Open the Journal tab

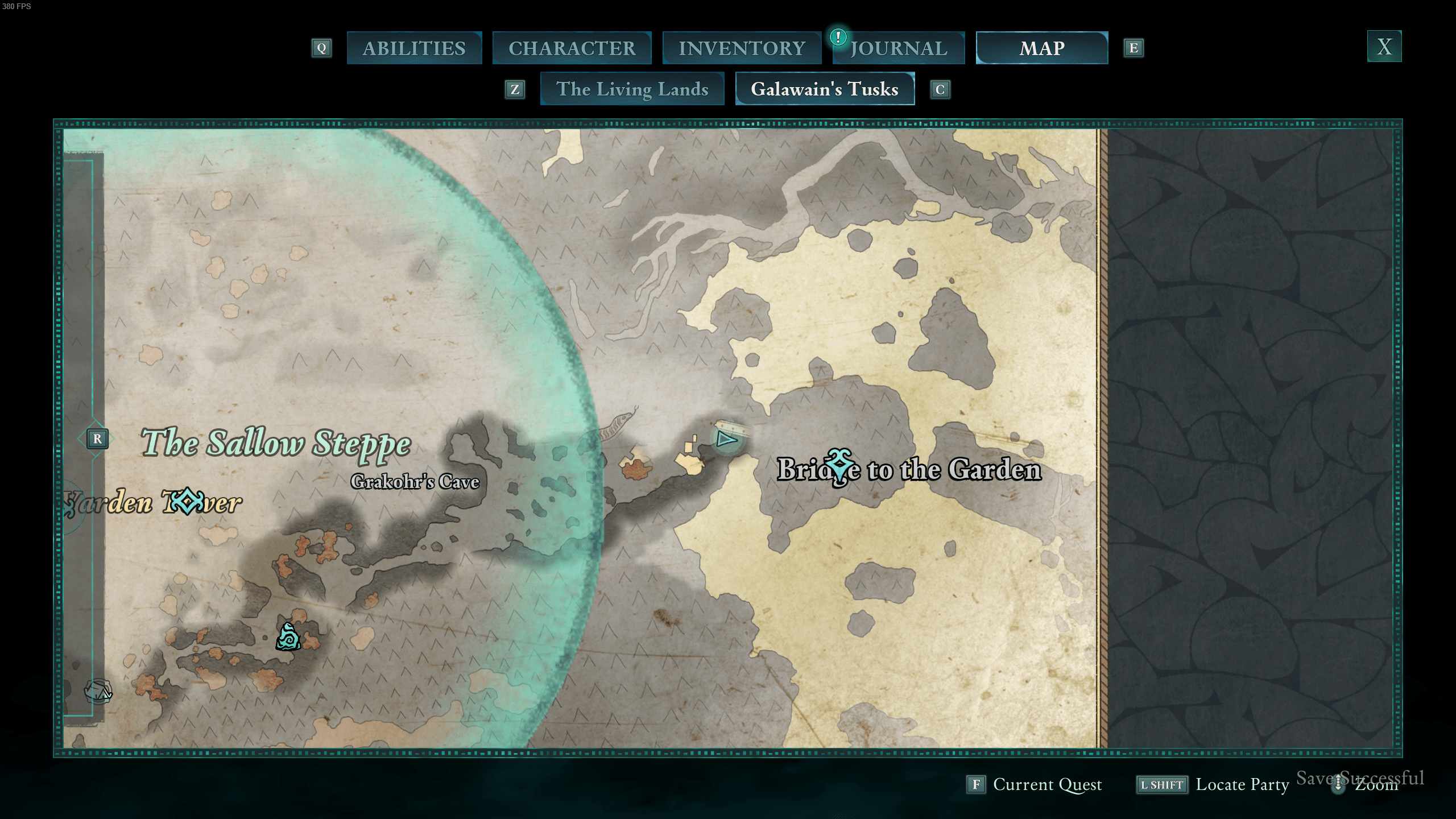click(x=899, y=48)
